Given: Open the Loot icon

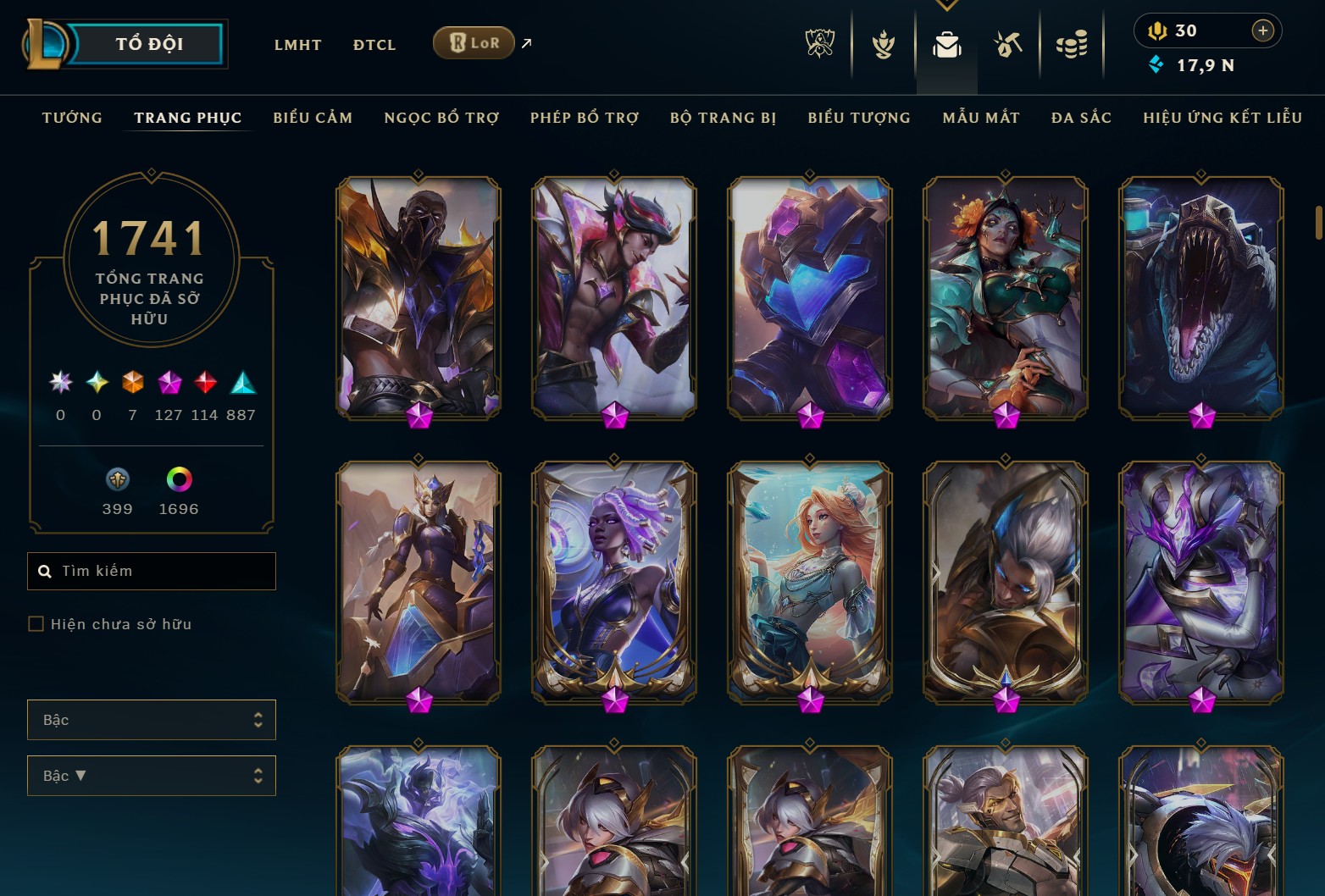Looking at the screenshot, I should tap(1008, 44).
